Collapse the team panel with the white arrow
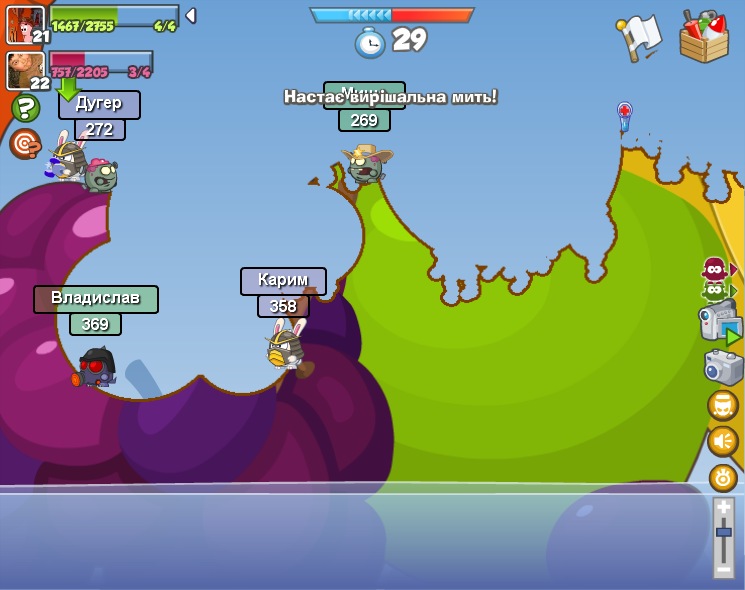This screenshot has height=590, width=745. (x=190, y=16)
